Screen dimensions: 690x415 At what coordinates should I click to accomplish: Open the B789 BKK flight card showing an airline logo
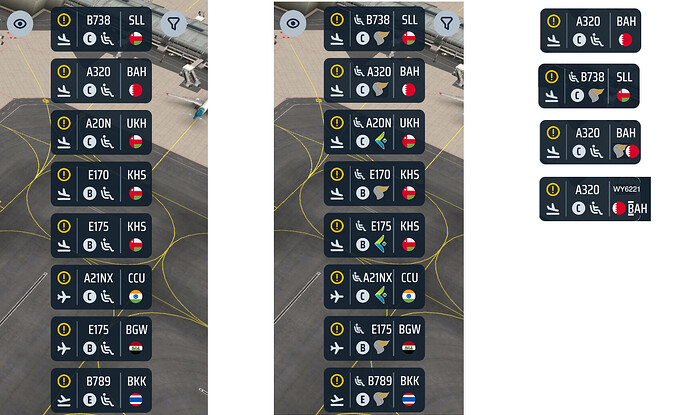coord(375,391)
